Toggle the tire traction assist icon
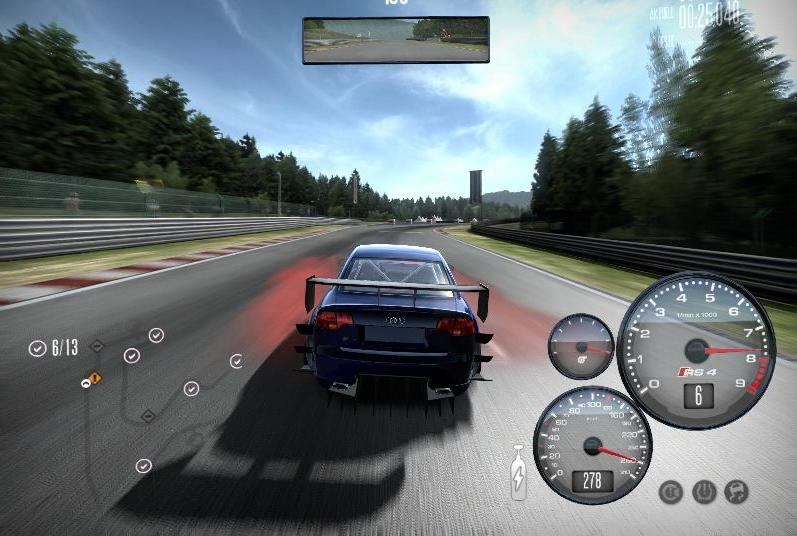This screenshot has height=536, width=797. [704, 491]
